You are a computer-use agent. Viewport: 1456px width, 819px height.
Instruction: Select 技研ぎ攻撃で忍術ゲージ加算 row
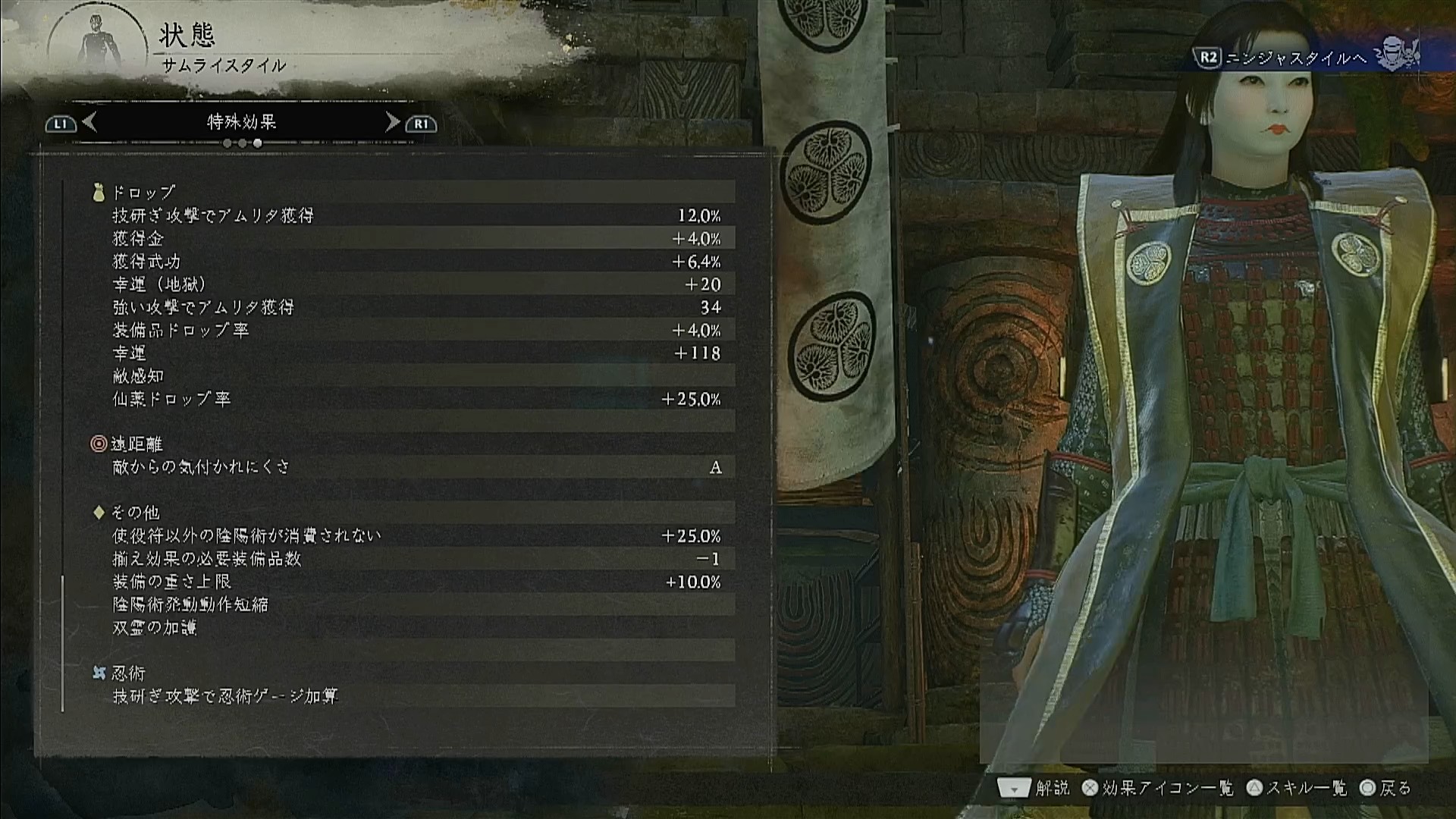click(416, 696)
